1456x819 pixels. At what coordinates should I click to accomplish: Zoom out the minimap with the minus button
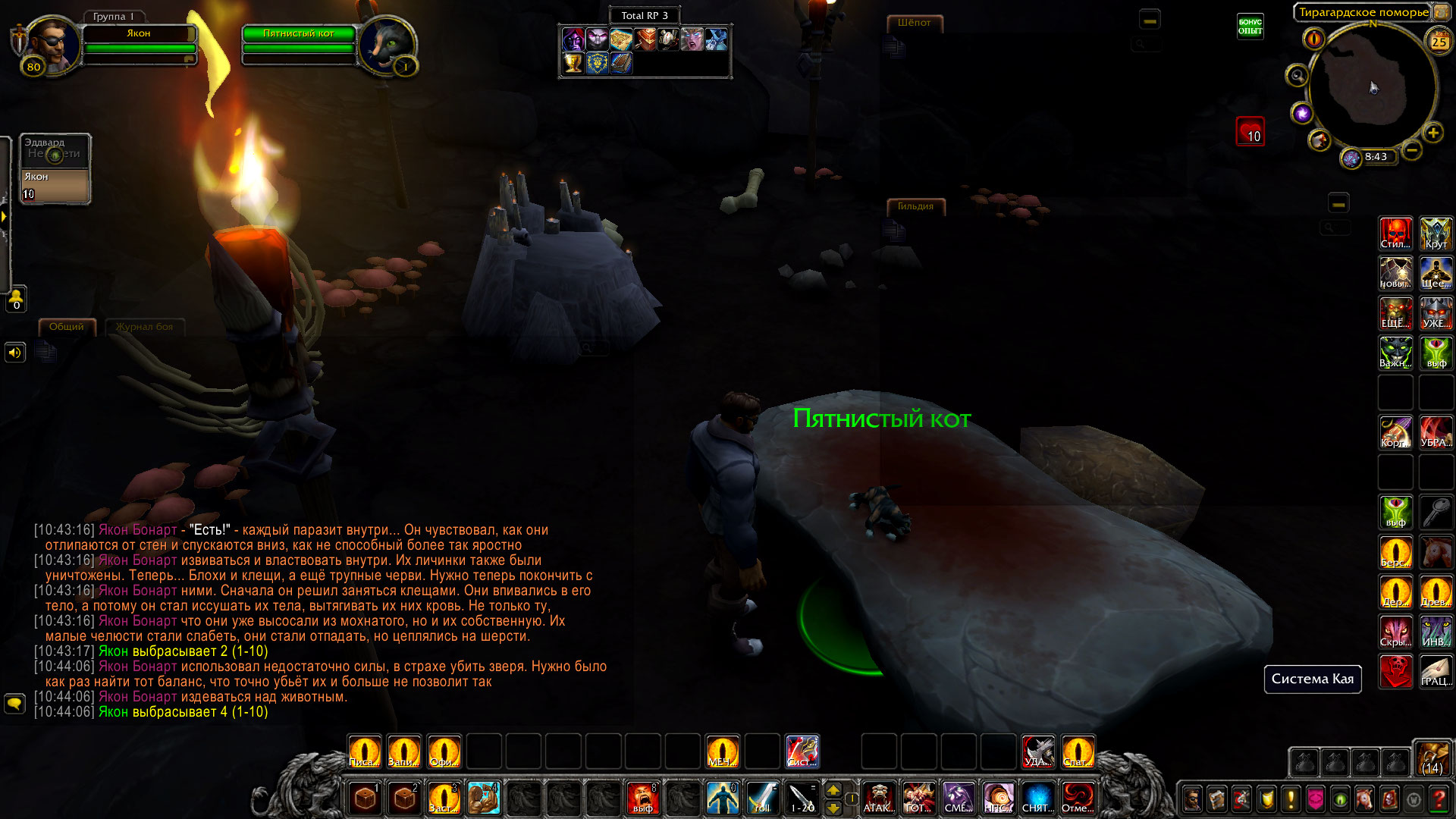tap(1411, 150)
